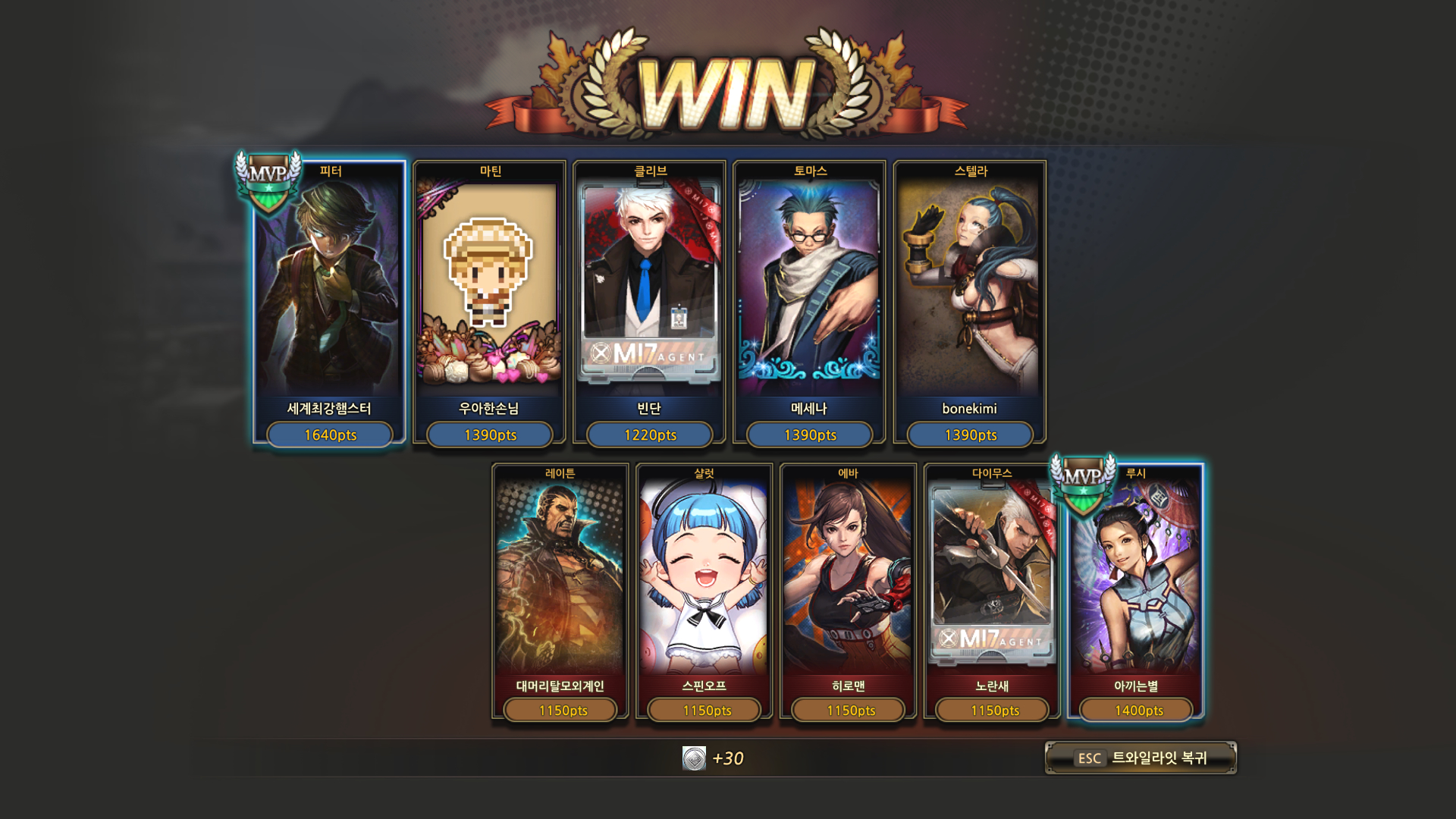Select MVP player card 세계최강햄스터
Viewport: 1456px width, 819px height.
(x=329, y=303)
